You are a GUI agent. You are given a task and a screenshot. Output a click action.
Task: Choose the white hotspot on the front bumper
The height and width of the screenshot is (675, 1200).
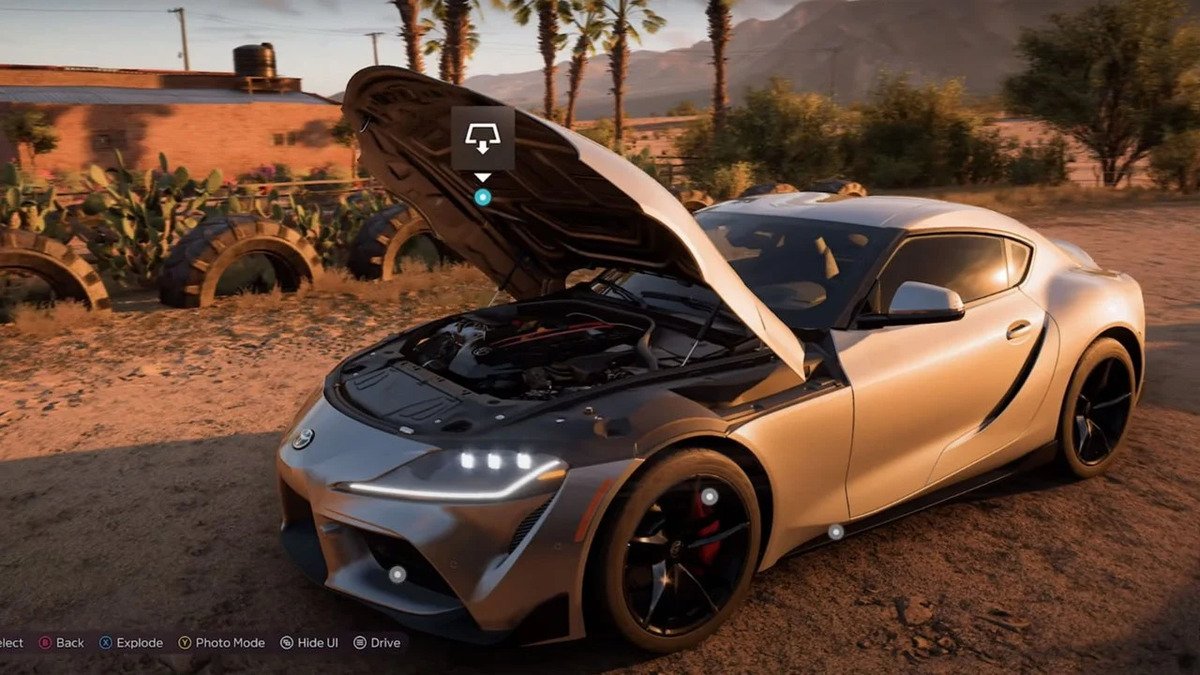[x=397, y=574]
